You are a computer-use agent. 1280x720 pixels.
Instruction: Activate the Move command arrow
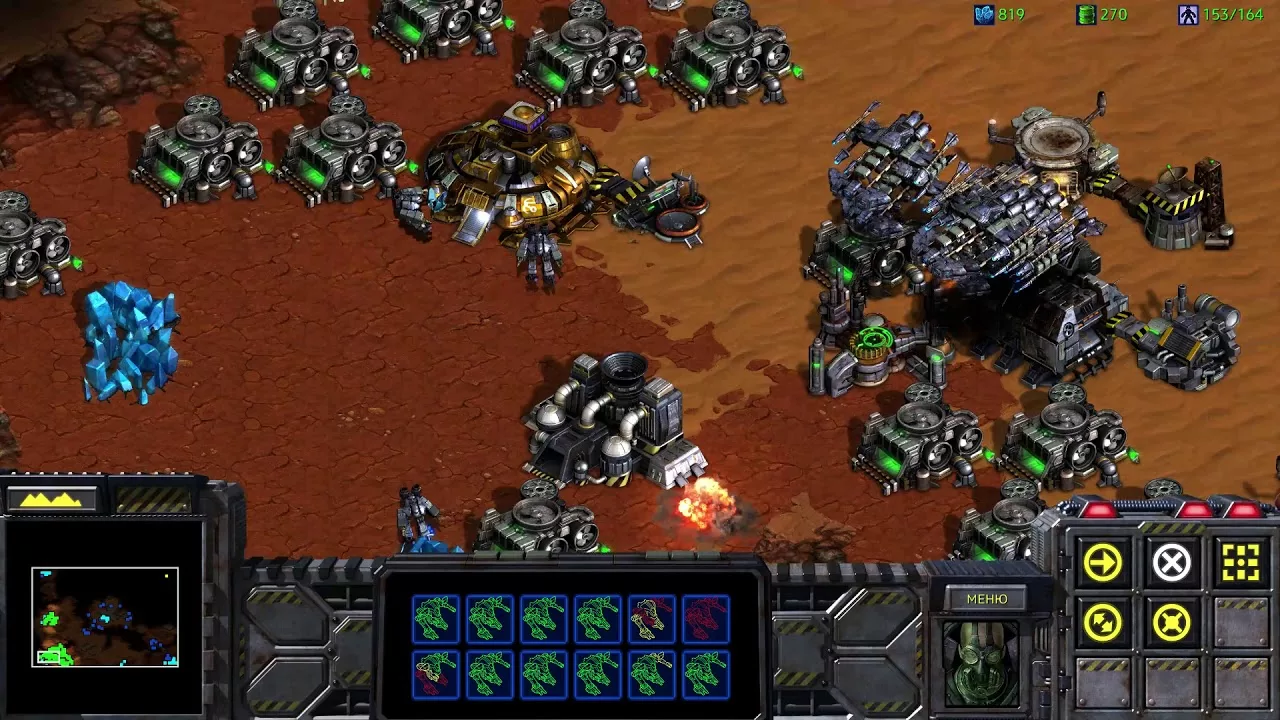pos(1102,563)
